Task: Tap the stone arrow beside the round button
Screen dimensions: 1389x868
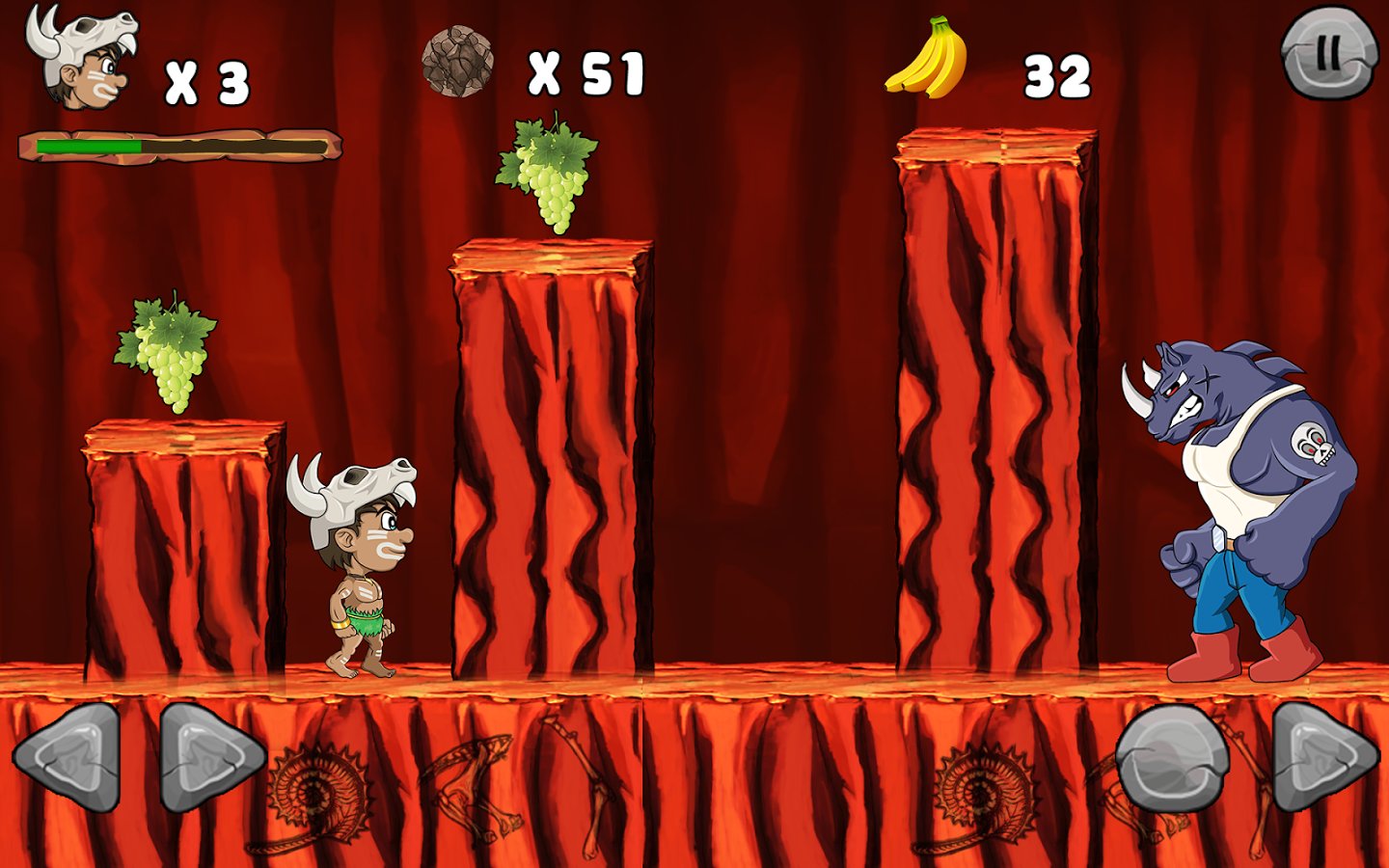Action: pyautogui.click(x=1322, y=756)
